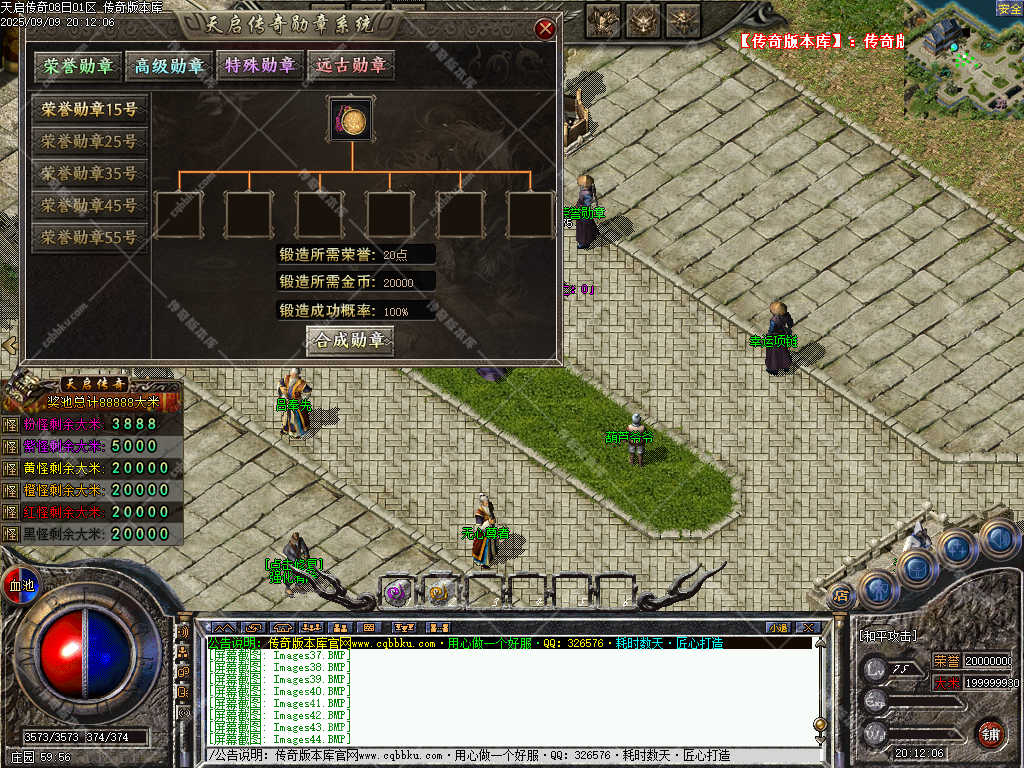Show the 远古勋章 tab

tap(350, 66)
